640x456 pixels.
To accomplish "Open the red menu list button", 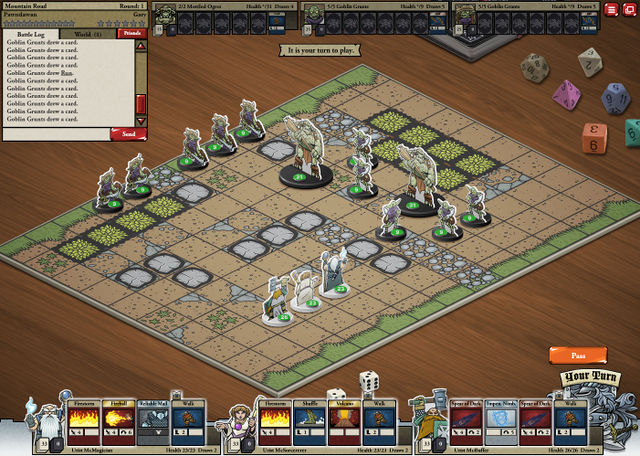I will coord(611,9).
